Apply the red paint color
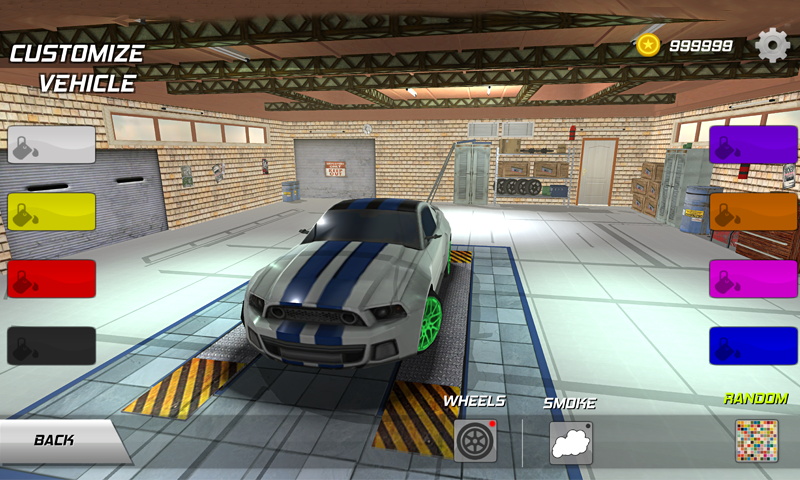 click(x=52, y=279)
